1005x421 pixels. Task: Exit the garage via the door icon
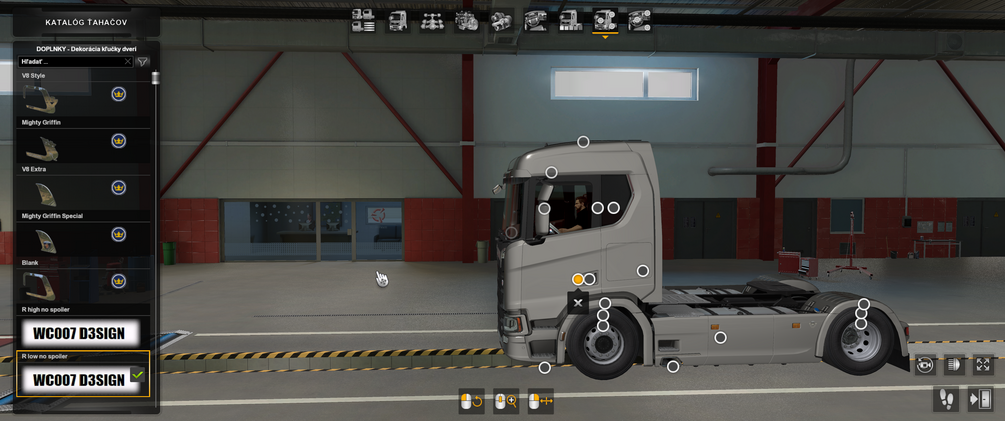tap(980, 399)
